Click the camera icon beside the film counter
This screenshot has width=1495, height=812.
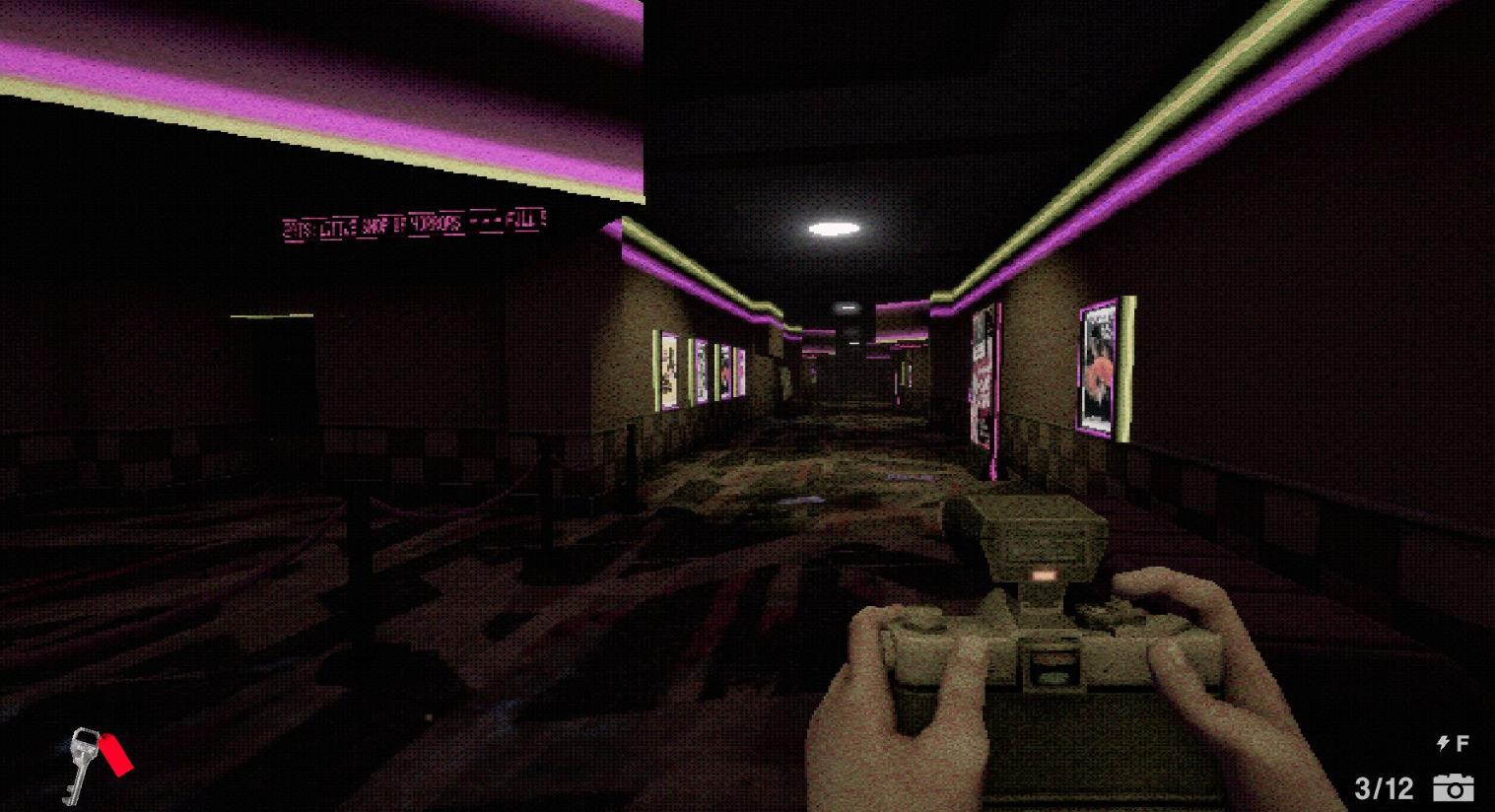1456,788
